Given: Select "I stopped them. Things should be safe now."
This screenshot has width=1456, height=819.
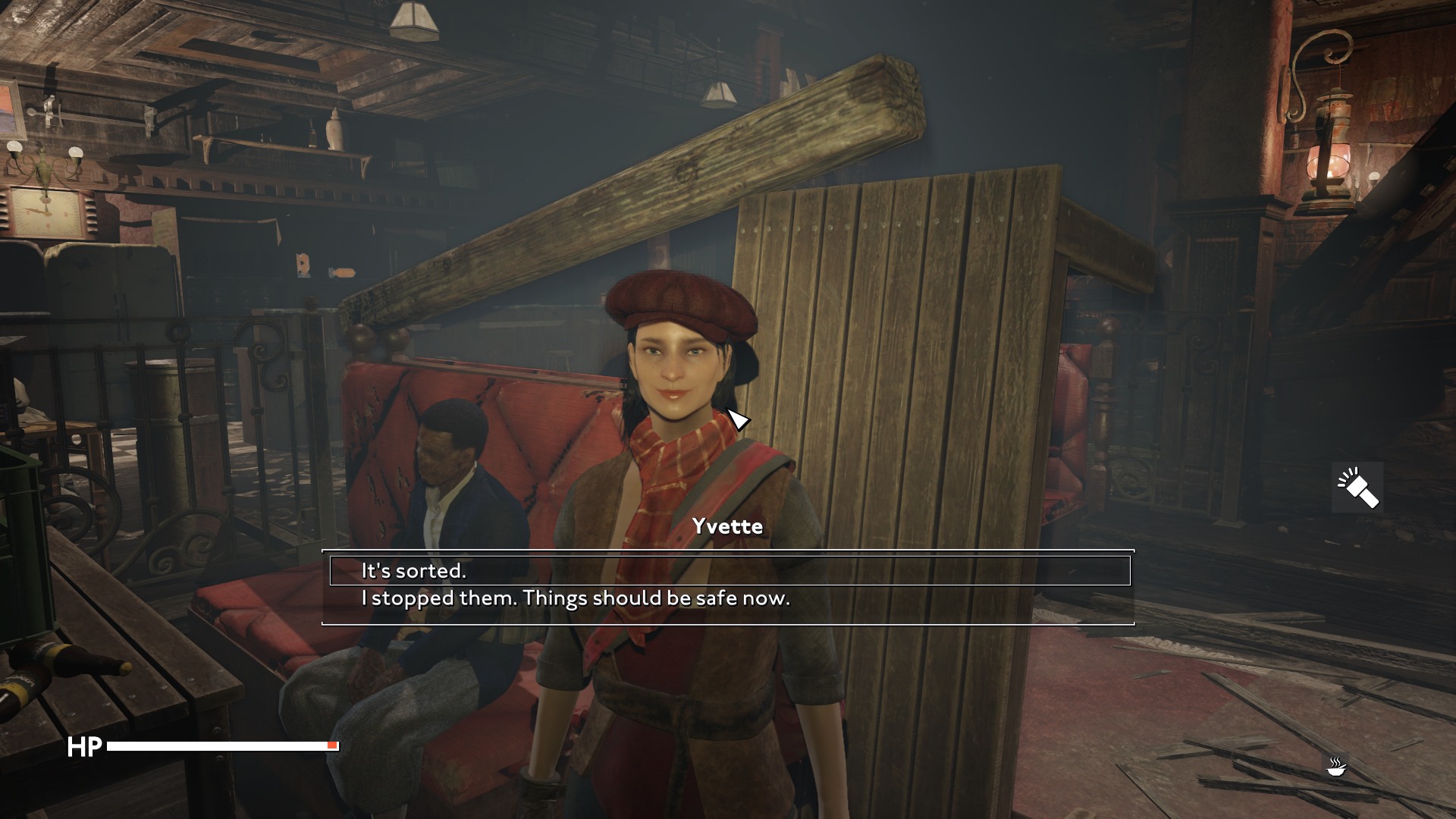Looking at the screenshot, I should click(x=575, y=598).
